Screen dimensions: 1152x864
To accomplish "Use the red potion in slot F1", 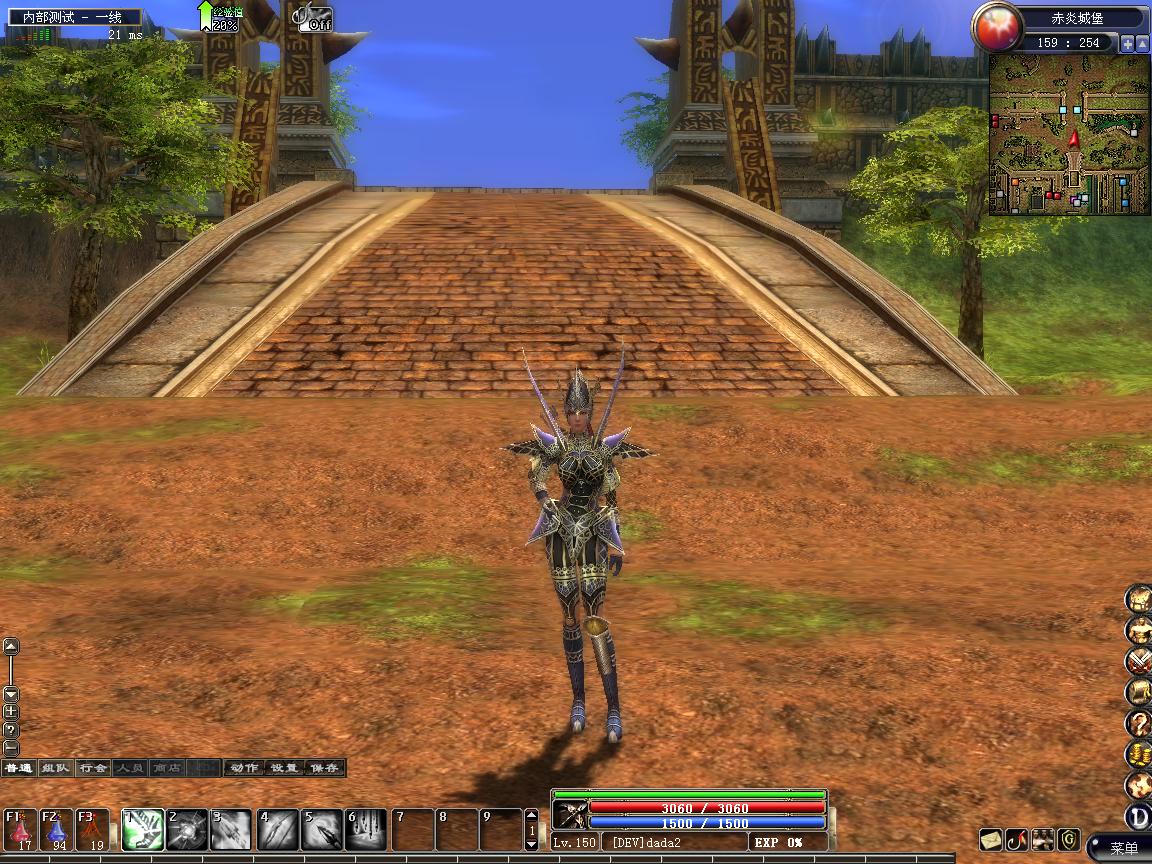I will click(20, 829).
